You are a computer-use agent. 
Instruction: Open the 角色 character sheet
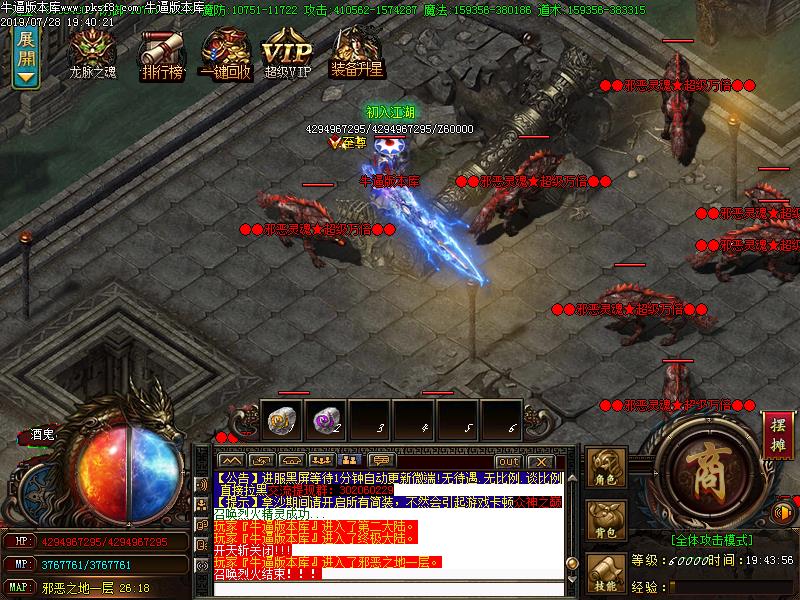click(607, 469)
